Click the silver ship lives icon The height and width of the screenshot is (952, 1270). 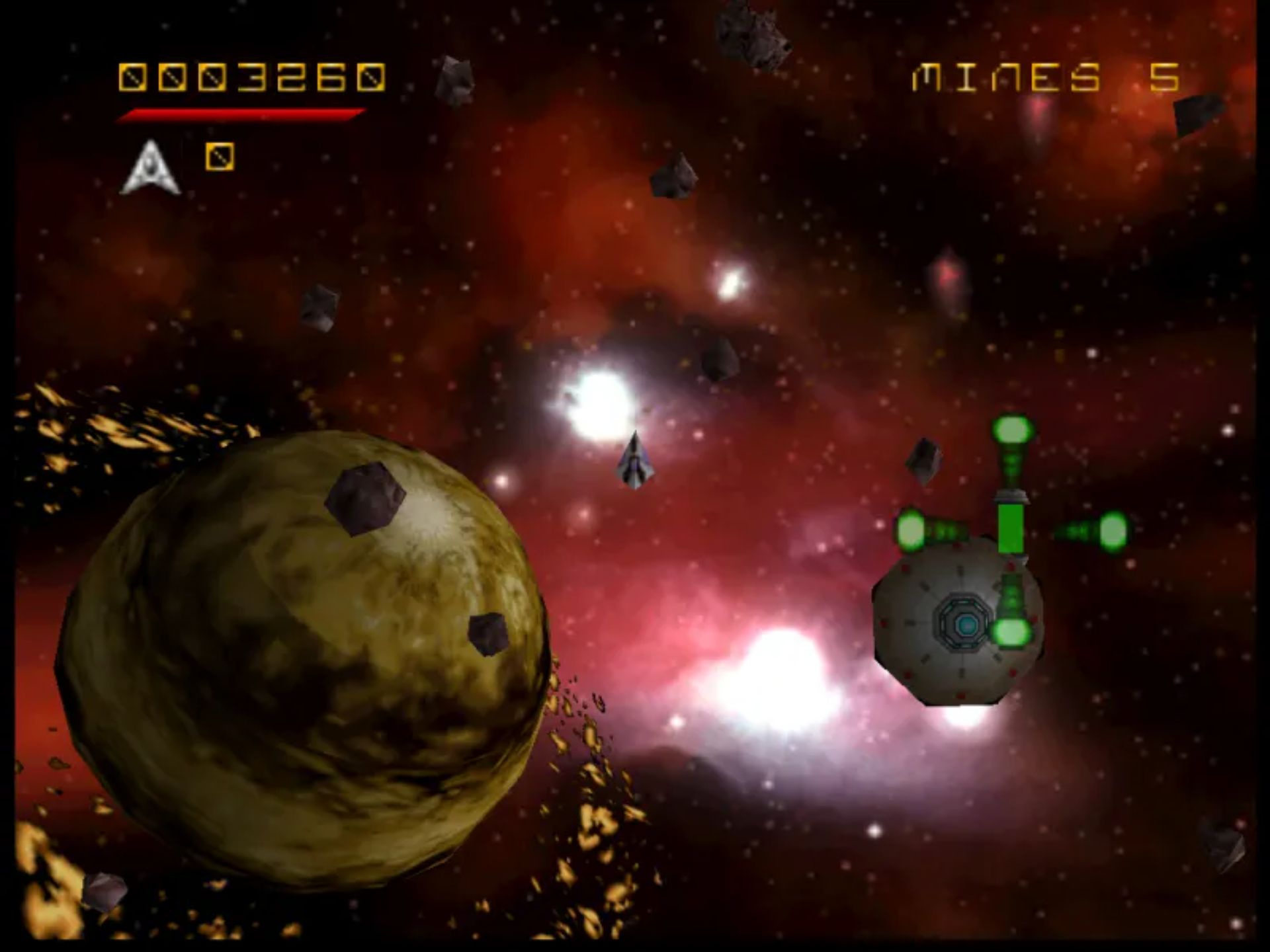tap(150, 168)
